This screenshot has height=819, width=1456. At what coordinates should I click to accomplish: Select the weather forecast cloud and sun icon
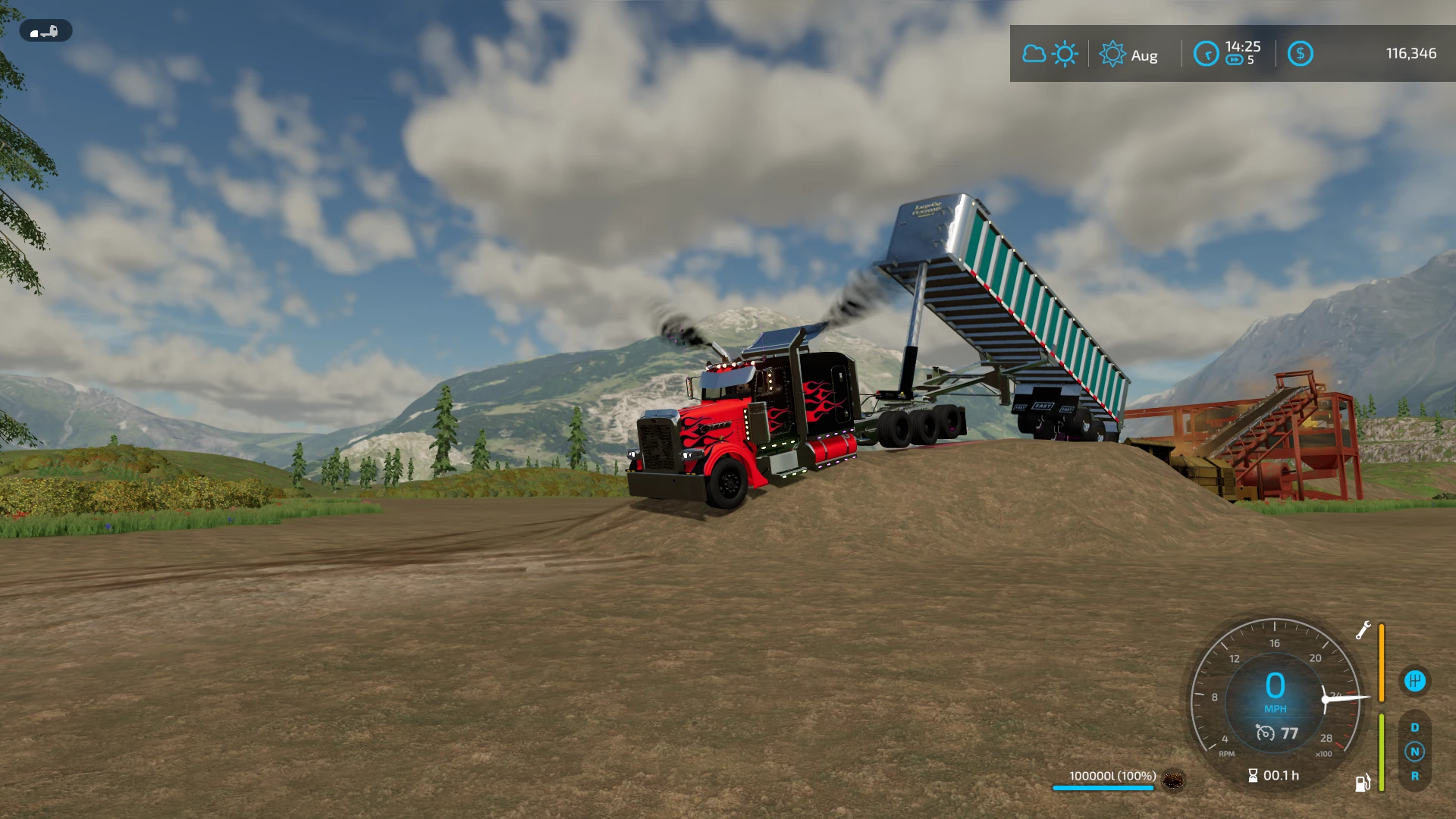[1050, 55]
